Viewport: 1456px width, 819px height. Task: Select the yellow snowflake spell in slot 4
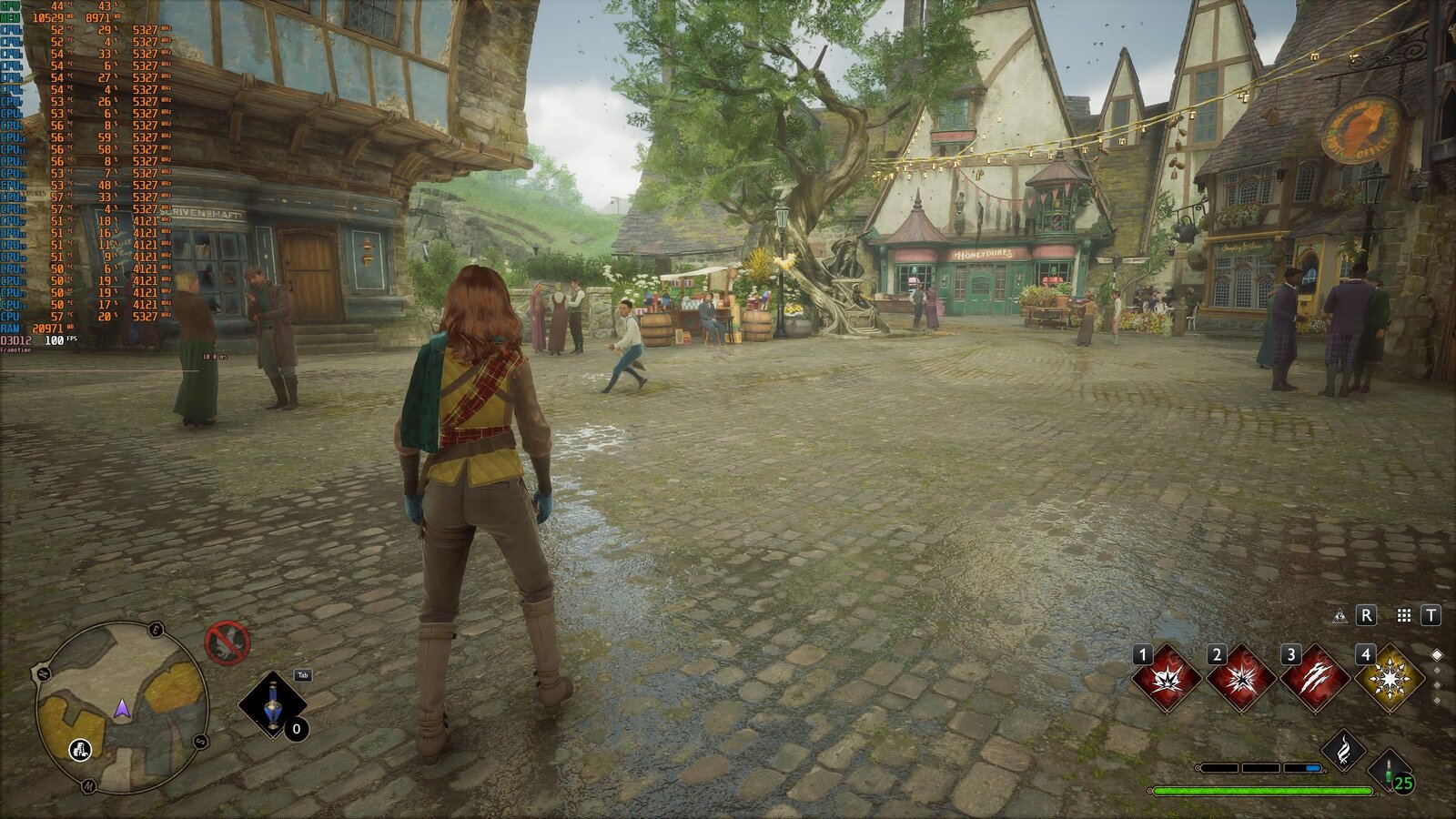click(x=1390, y=679)
